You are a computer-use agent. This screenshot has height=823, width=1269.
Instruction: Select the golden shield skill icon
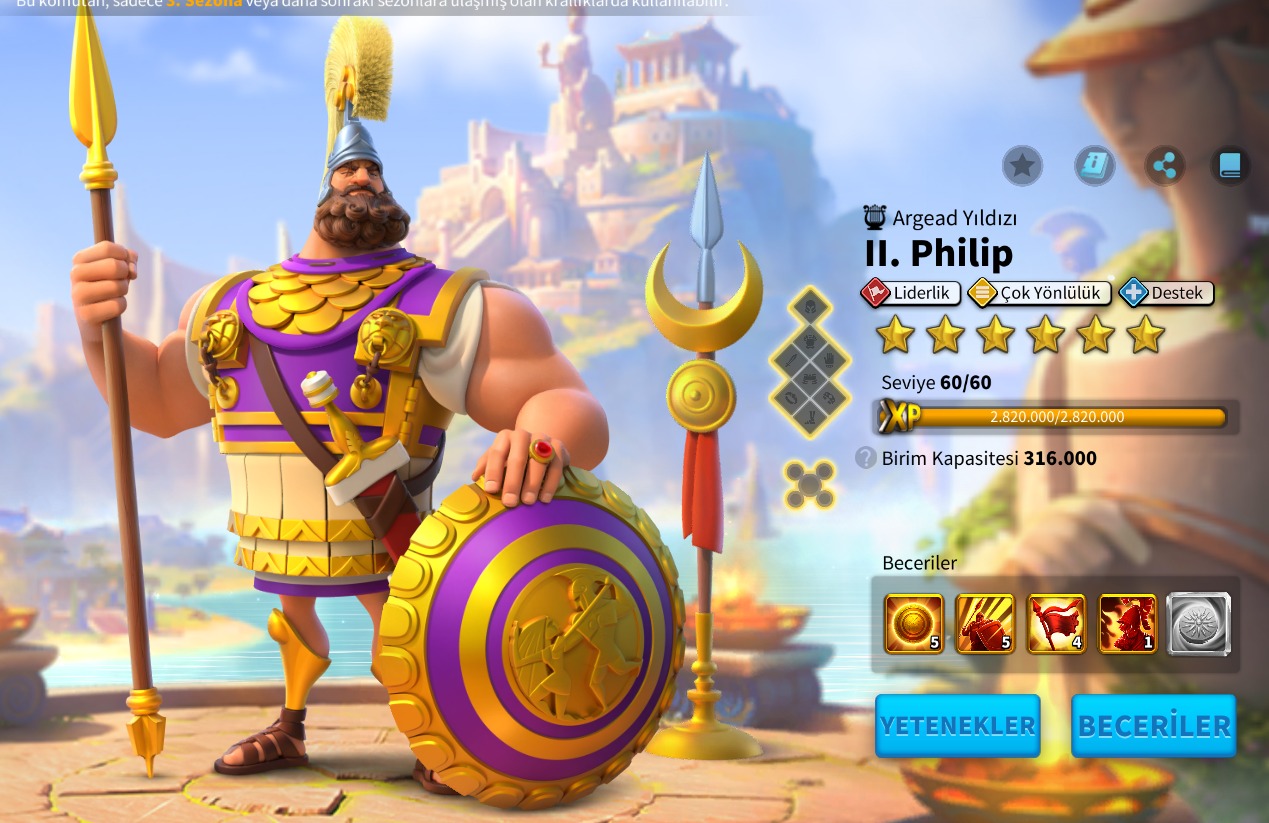click(x=914, y=624)
